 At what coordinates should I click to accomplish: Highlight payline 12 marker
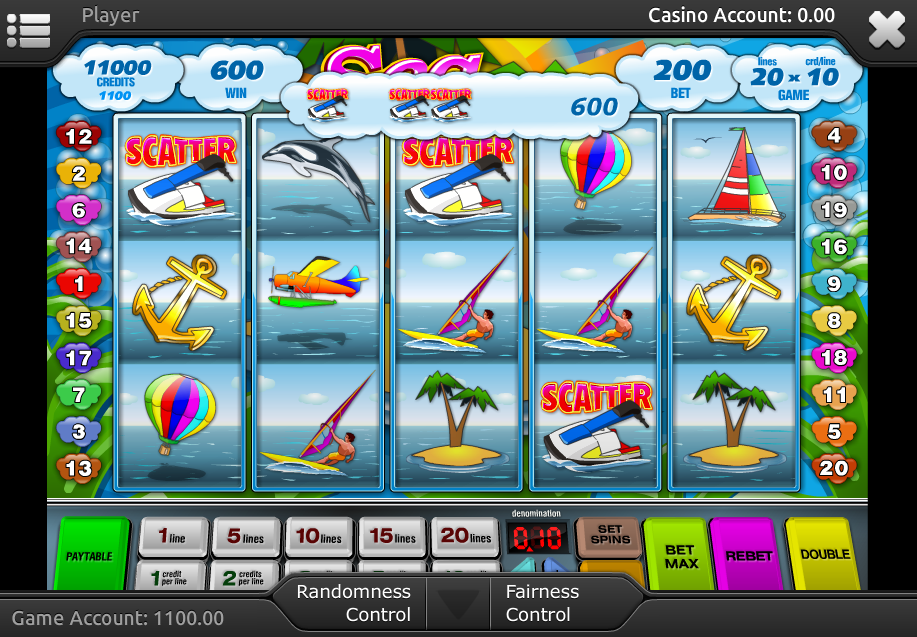[78, 137]
